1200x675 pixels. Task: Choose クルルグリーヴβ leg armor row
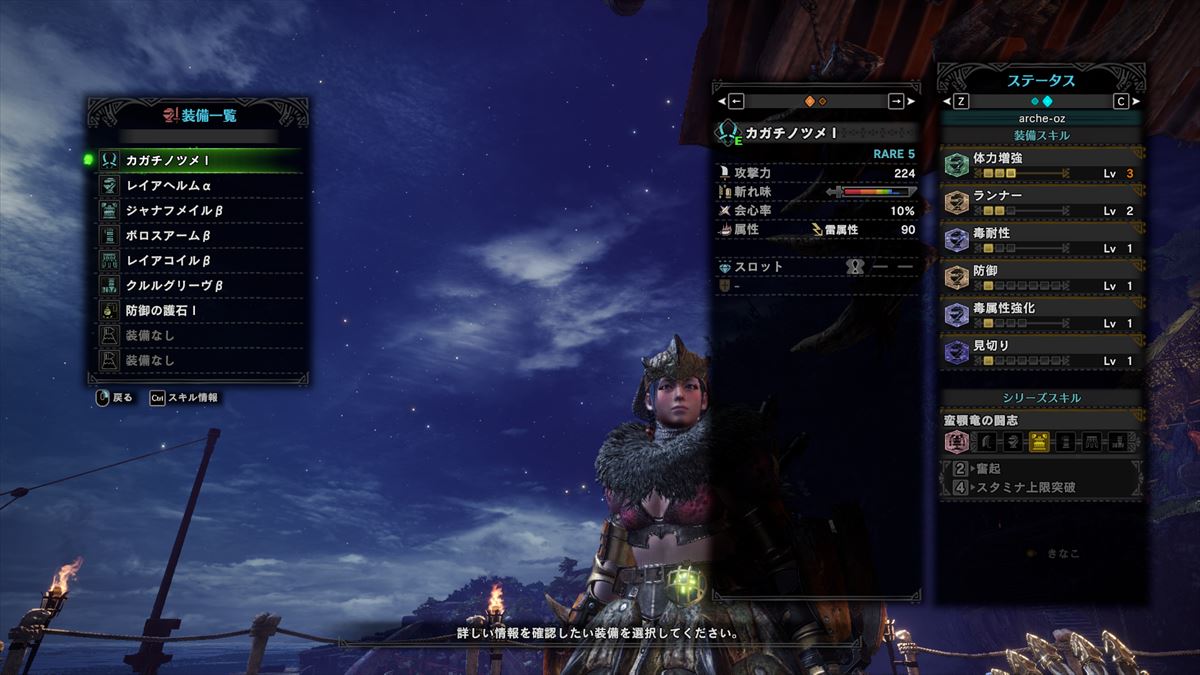click(198, 285)
